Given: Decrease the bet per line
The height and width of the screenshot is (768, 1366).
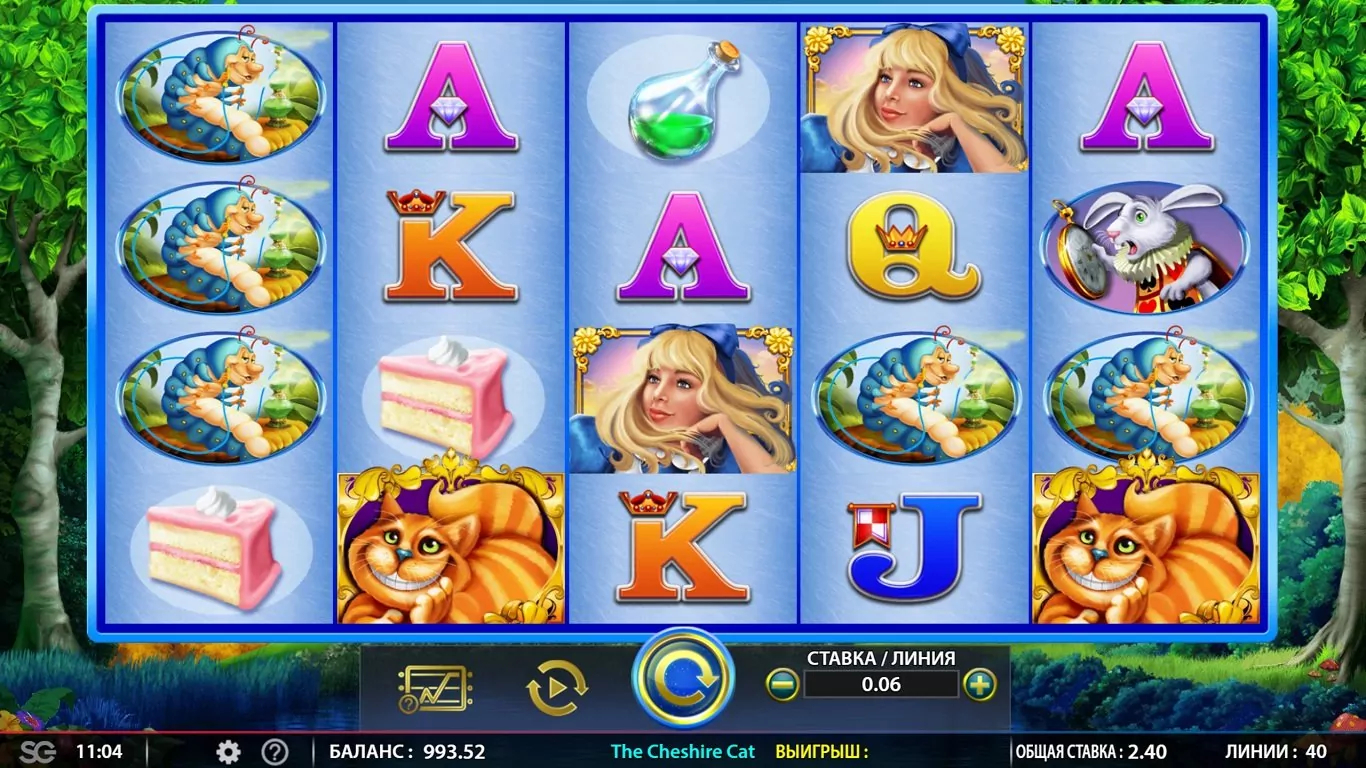Looking at the screenshot, I should (x=782, y=685).
